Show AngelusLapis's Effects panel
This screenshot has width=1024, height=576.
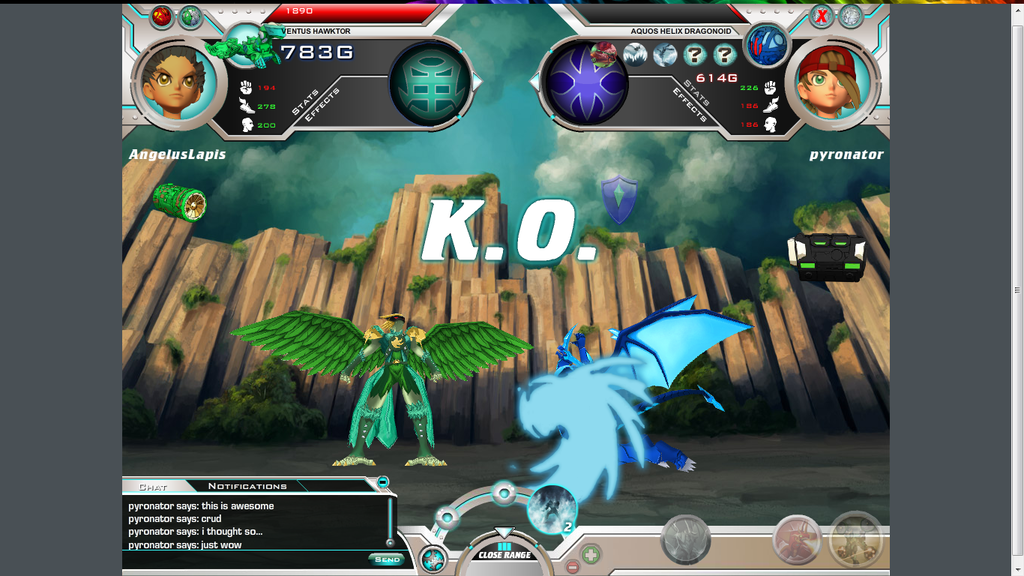click(323, 106)
